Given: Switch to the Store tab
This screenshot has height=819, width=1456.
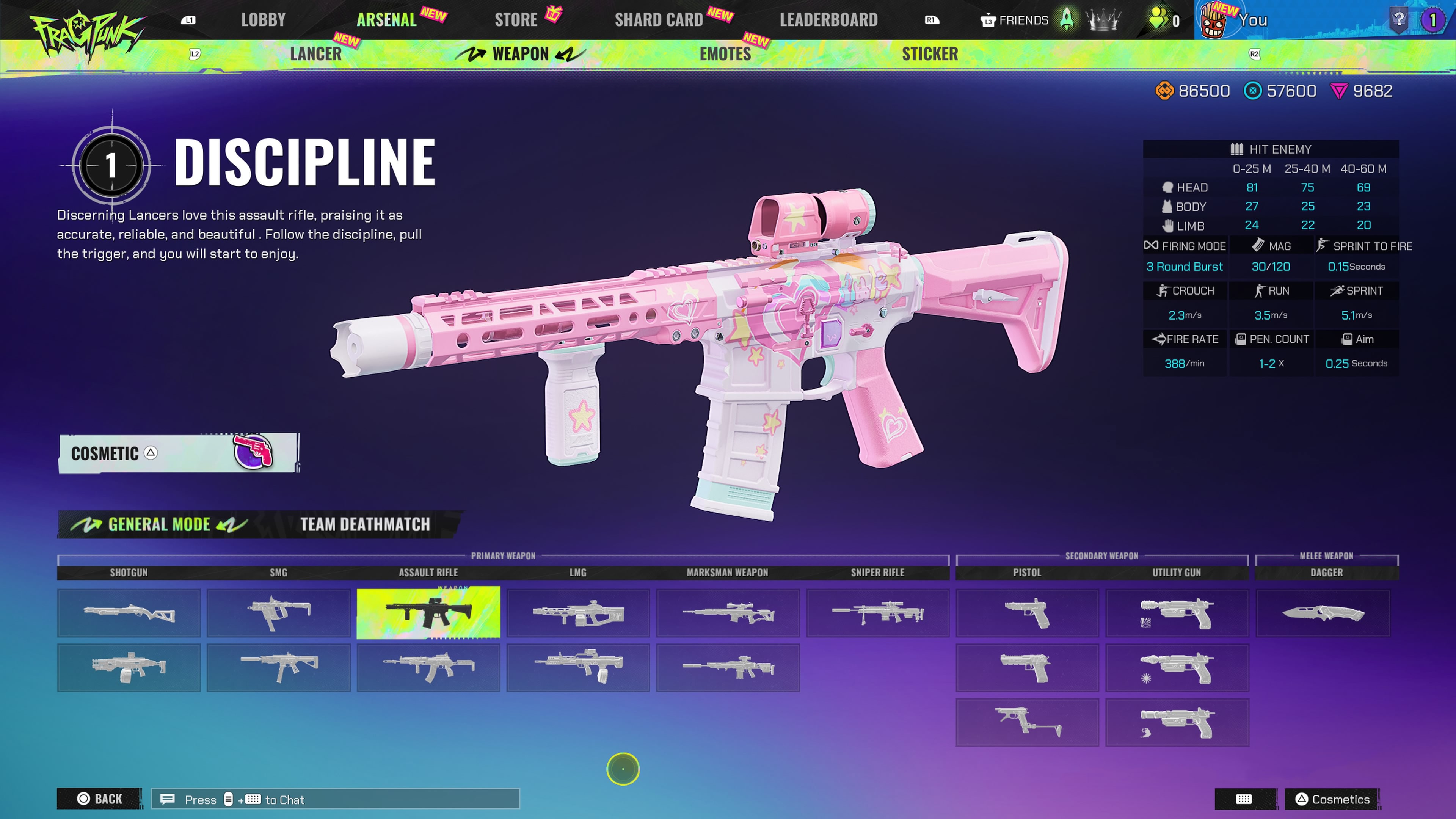Looking at the screenshot, I should point(516,20).
